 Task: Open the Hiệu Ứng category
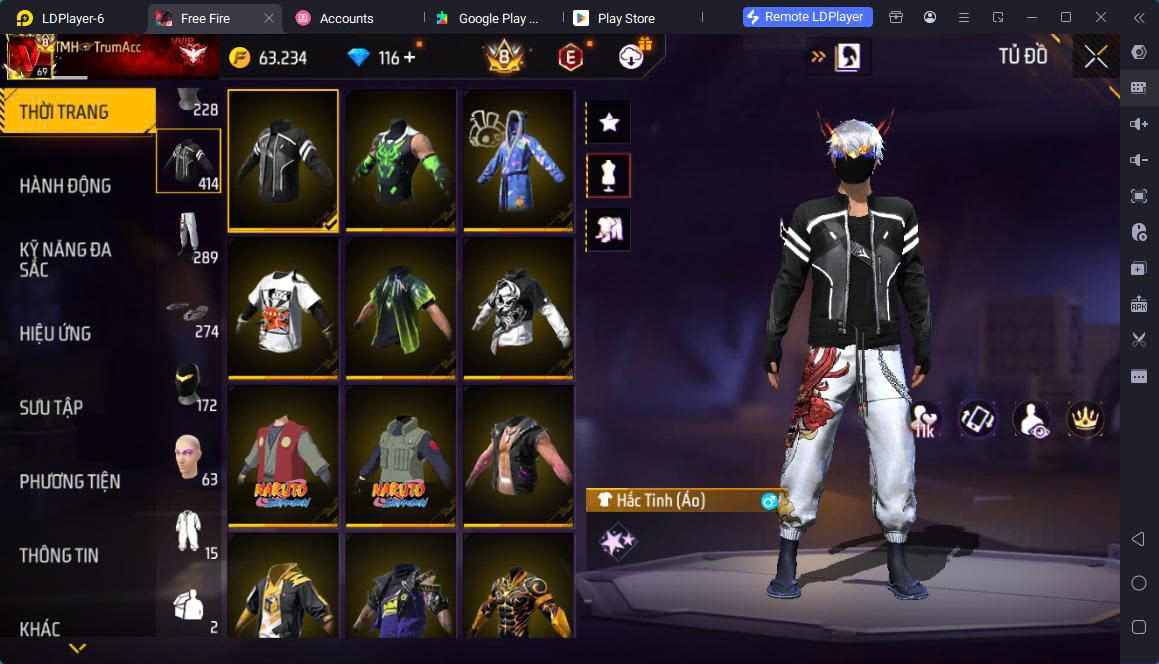point(55,333)
